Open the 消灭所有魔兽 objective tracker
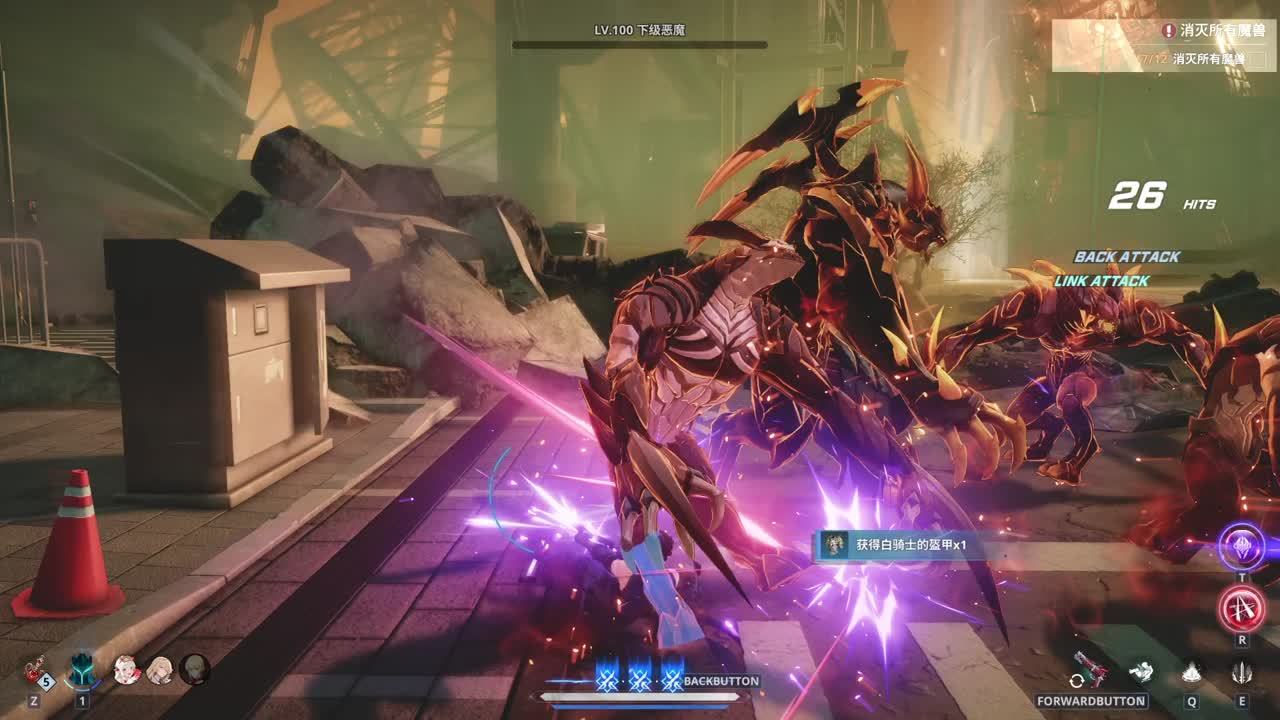Viewport: 1280px width, 720px height. click(x=1164, y=45)
